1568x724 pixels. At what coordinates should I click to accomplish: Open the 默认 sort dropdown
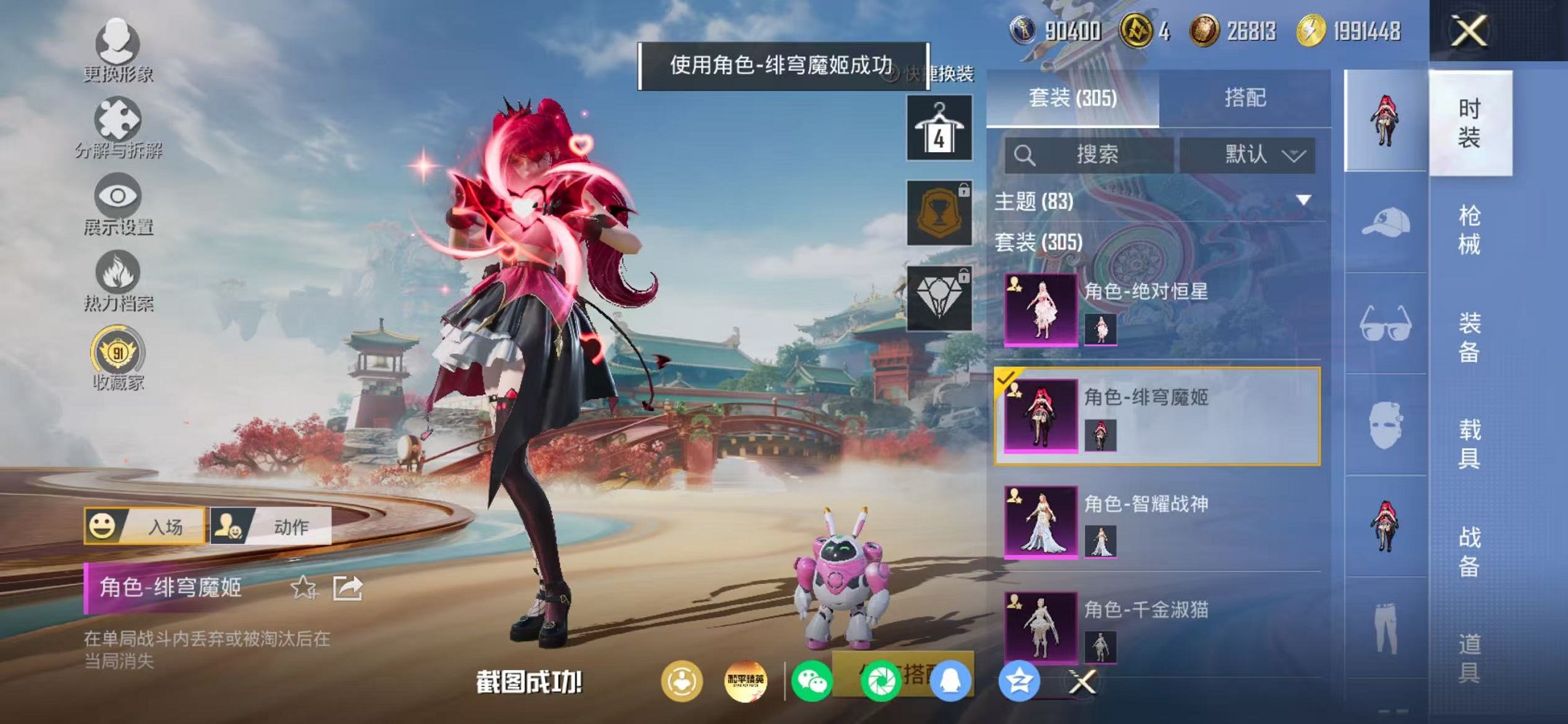point(1244,154)
